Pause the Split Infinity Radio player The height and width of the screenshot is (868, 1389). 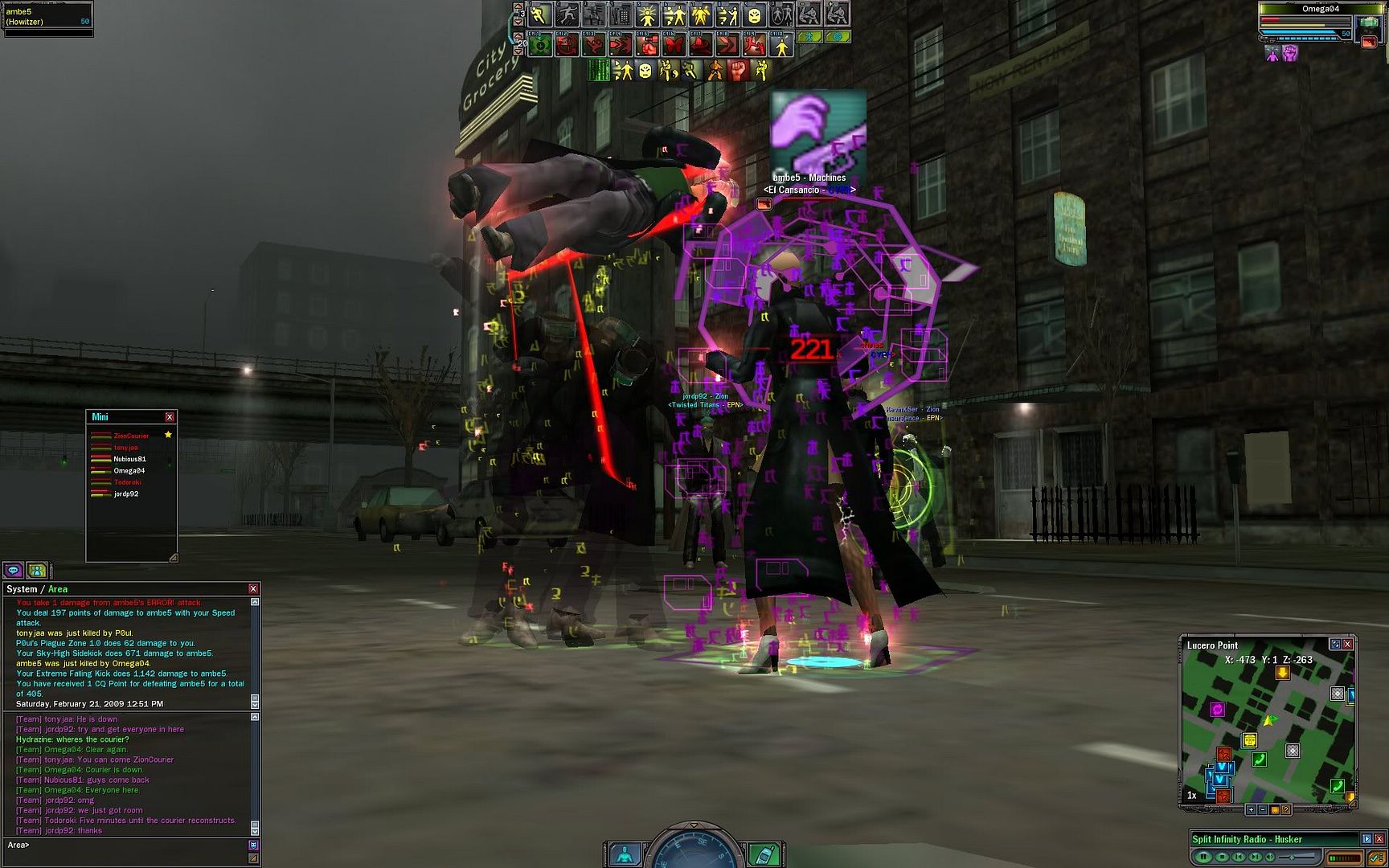point(1203,857)
